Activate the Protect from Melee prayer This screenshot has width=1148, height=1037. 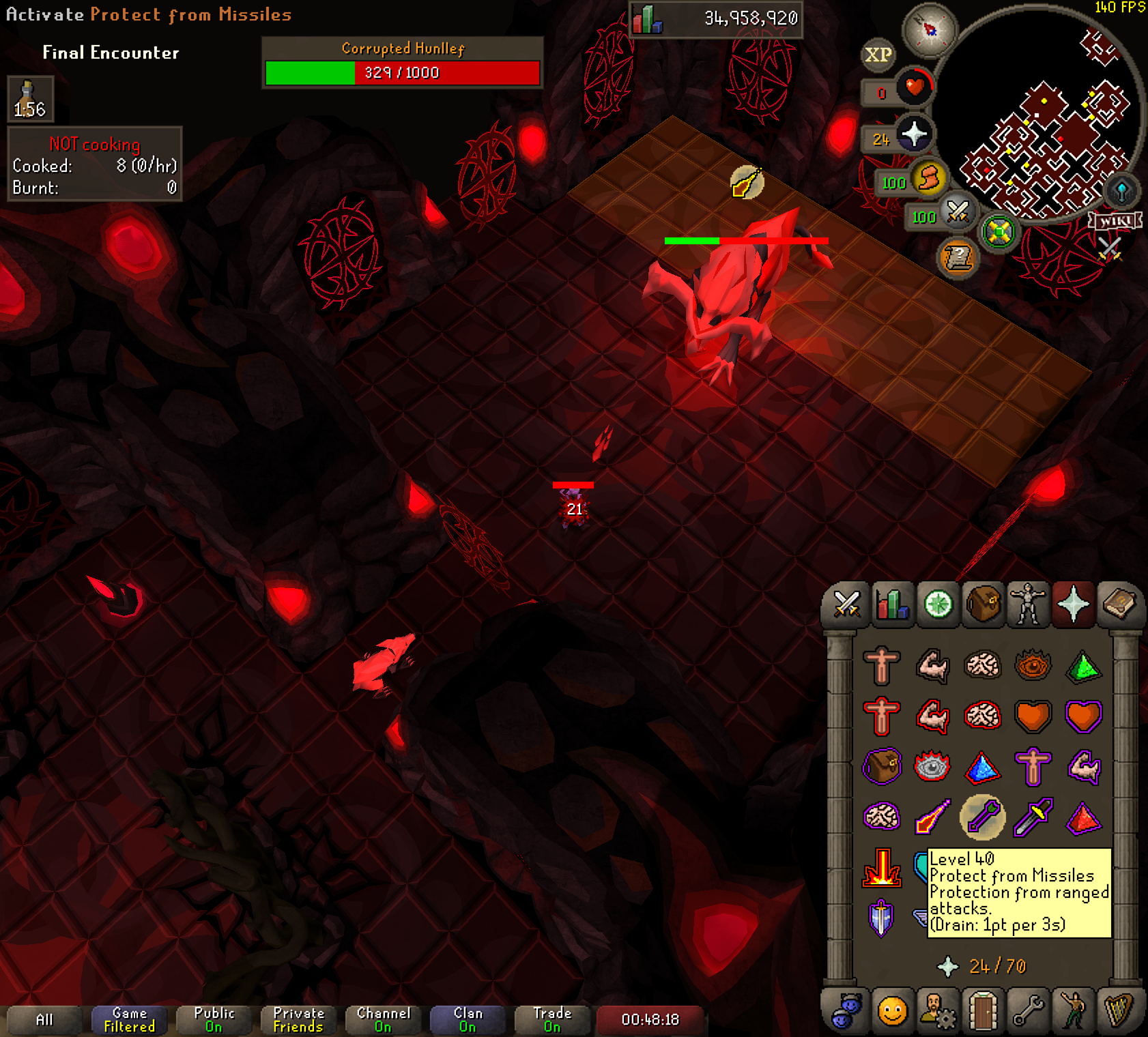point(1032,817)
